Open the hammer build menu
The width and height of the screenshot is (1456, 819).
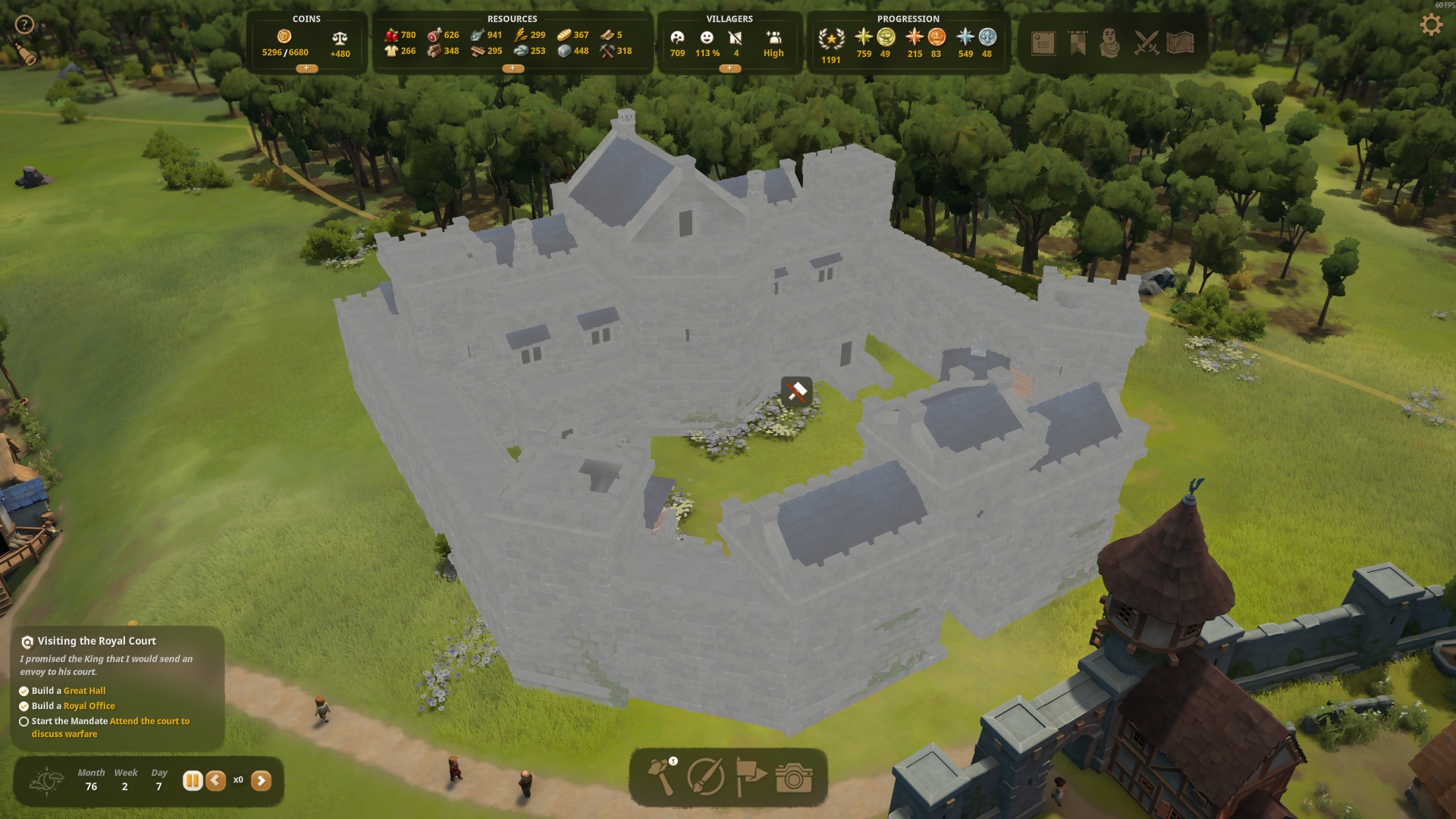point(662,777)
